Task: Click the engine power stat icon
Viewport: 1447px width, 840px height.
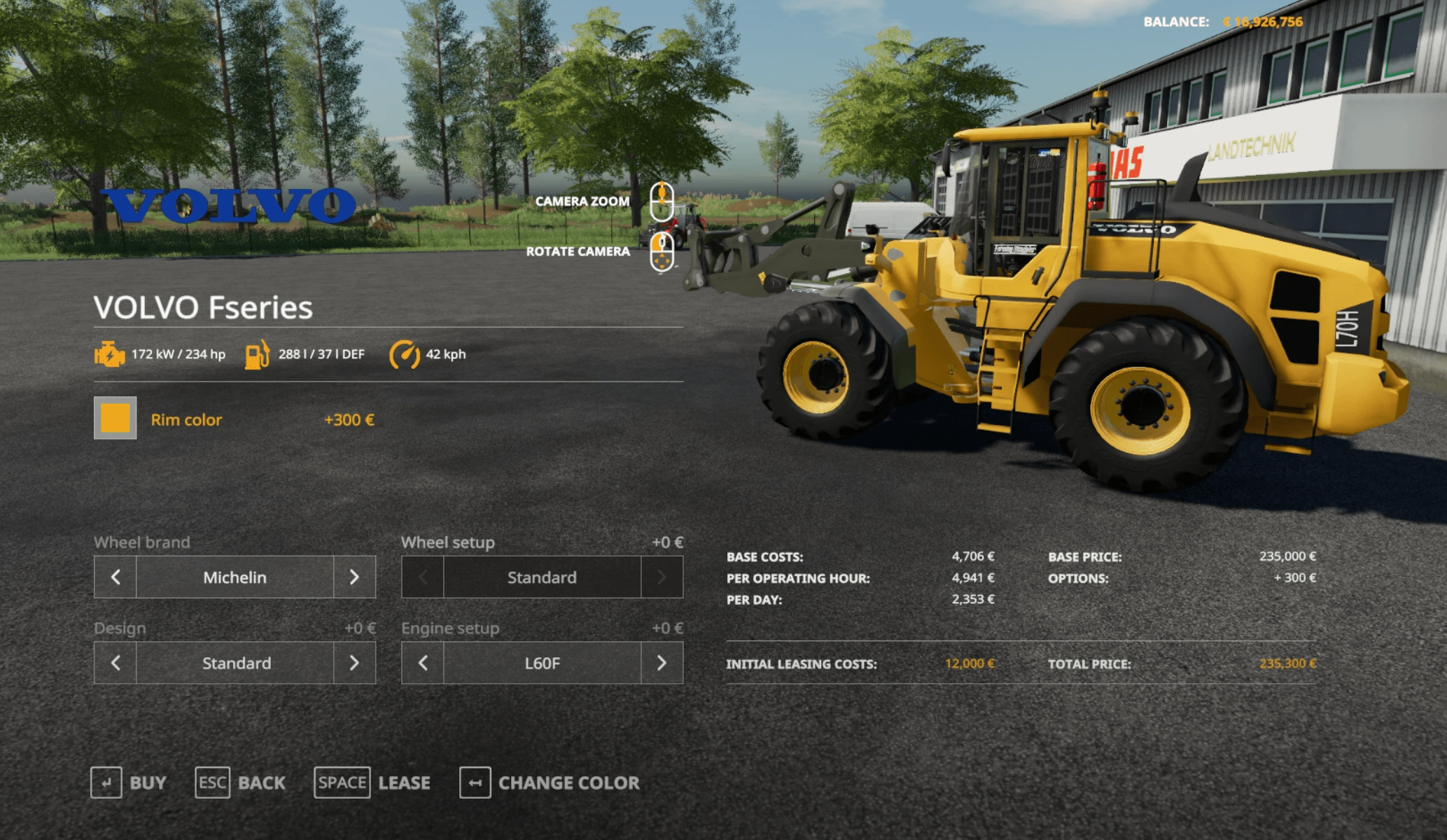Action: (111, 354)
